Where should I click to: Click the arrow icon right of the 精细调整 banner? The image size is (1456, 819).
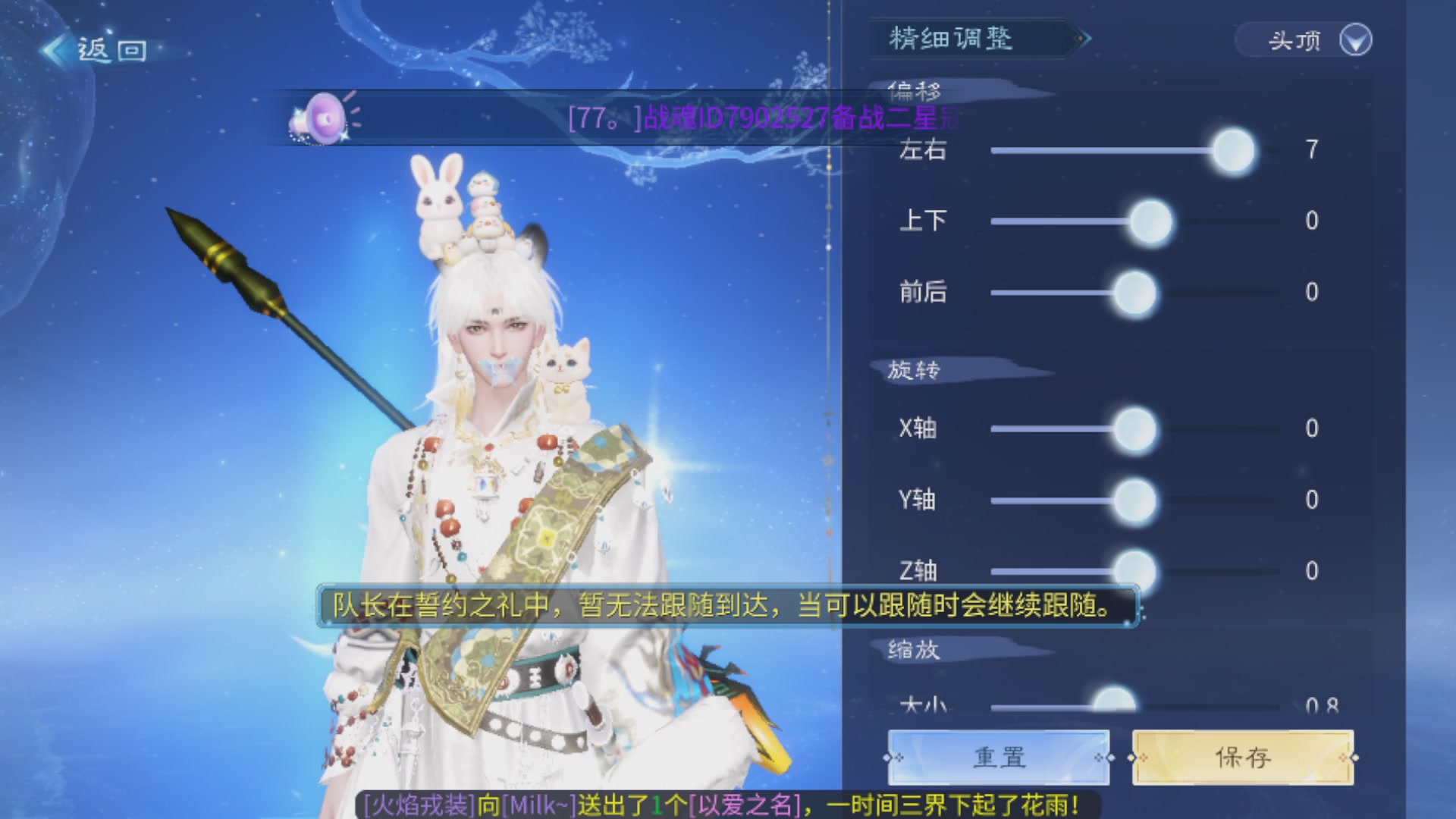(1084, 39)
